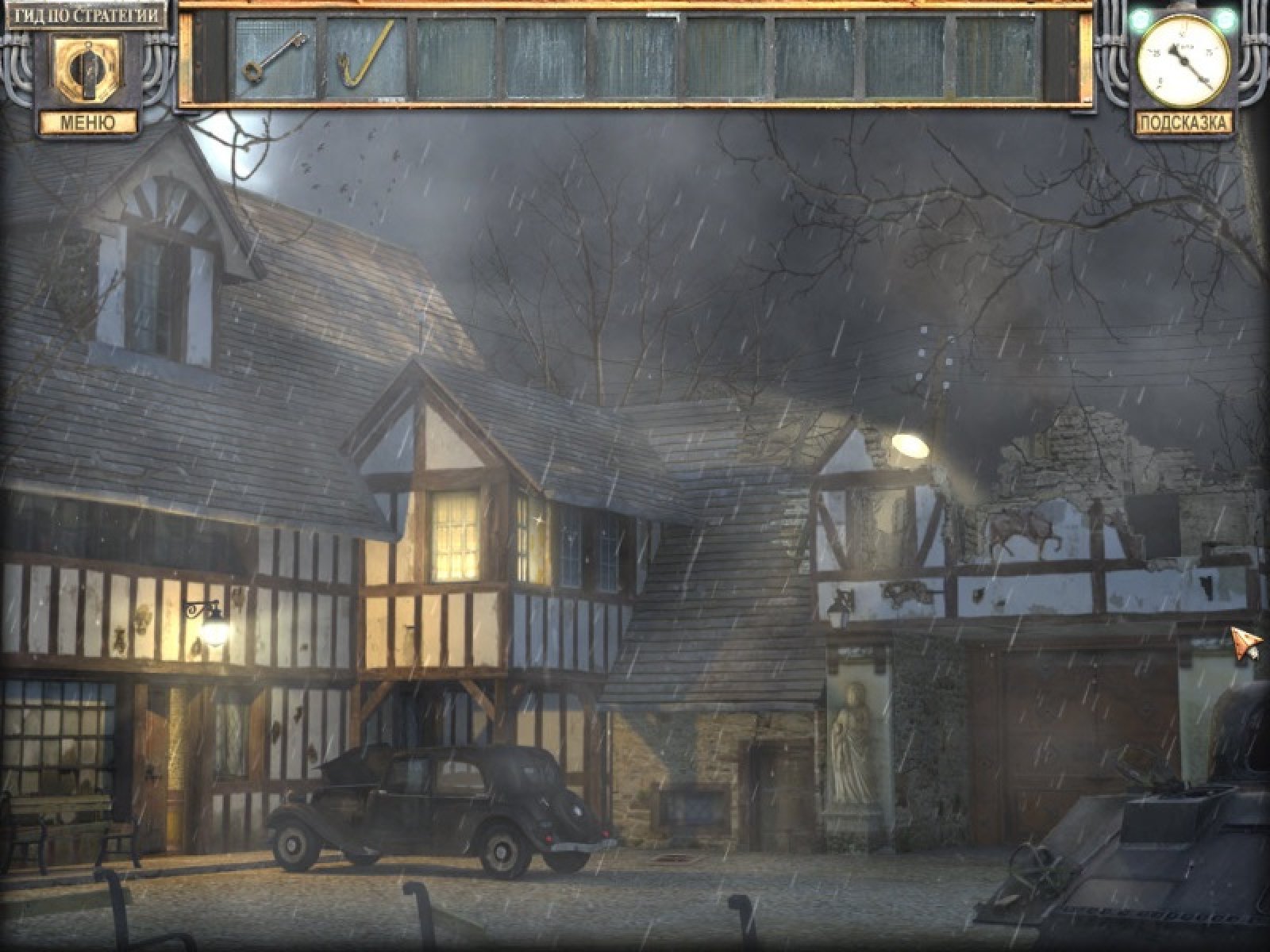The image size is (1270, 952).
Task: Select the yellow crowbar inventory slot
Action: click(x=366, y=59)
